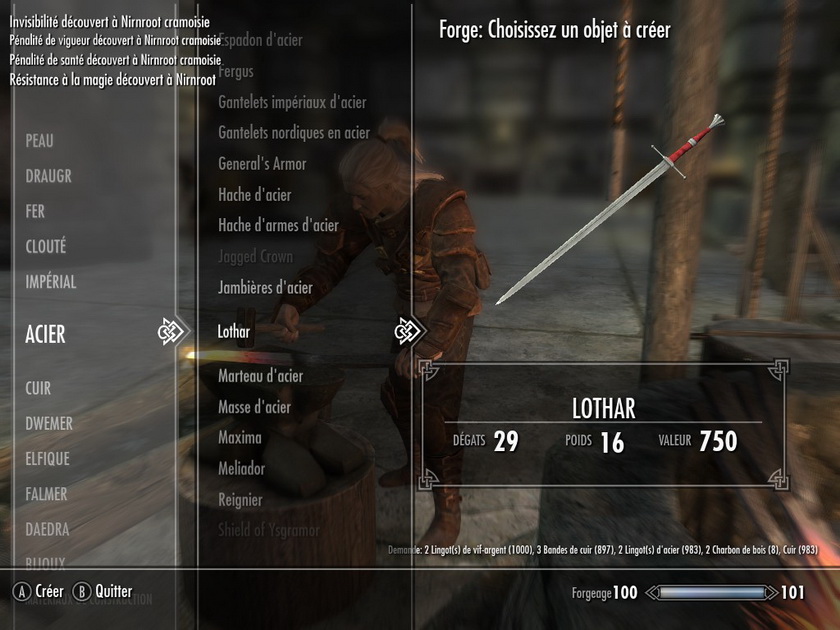Image resolution: width=840 pixels, height=630 pixels.
Task: Choose the CLOUTÉ category
Action: [x=46, y=247]
